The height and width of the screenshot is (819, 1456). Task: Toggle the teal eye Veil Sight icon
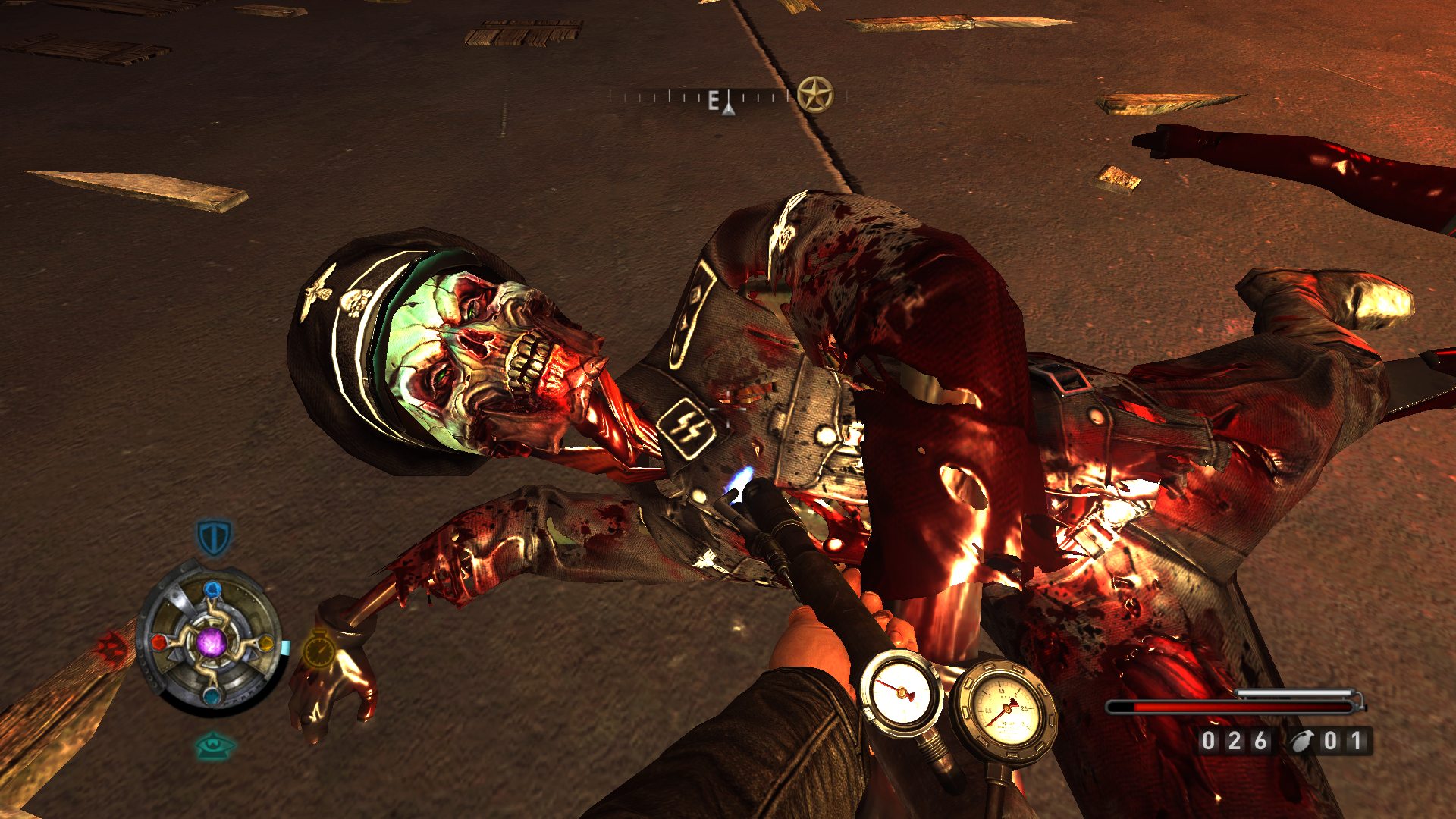[x=215, y=745]
